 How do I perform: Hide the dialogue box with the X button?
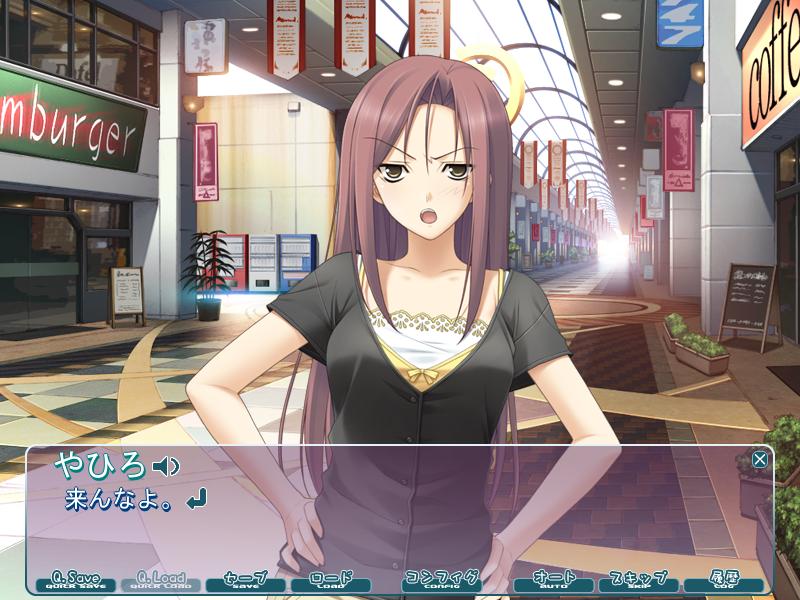(x=760, y=459)
